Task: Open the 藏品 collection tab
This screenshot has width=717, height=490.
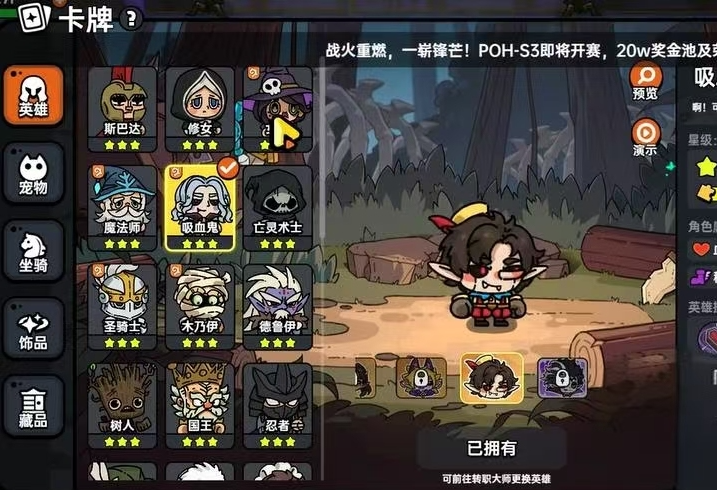Action: 32,405
